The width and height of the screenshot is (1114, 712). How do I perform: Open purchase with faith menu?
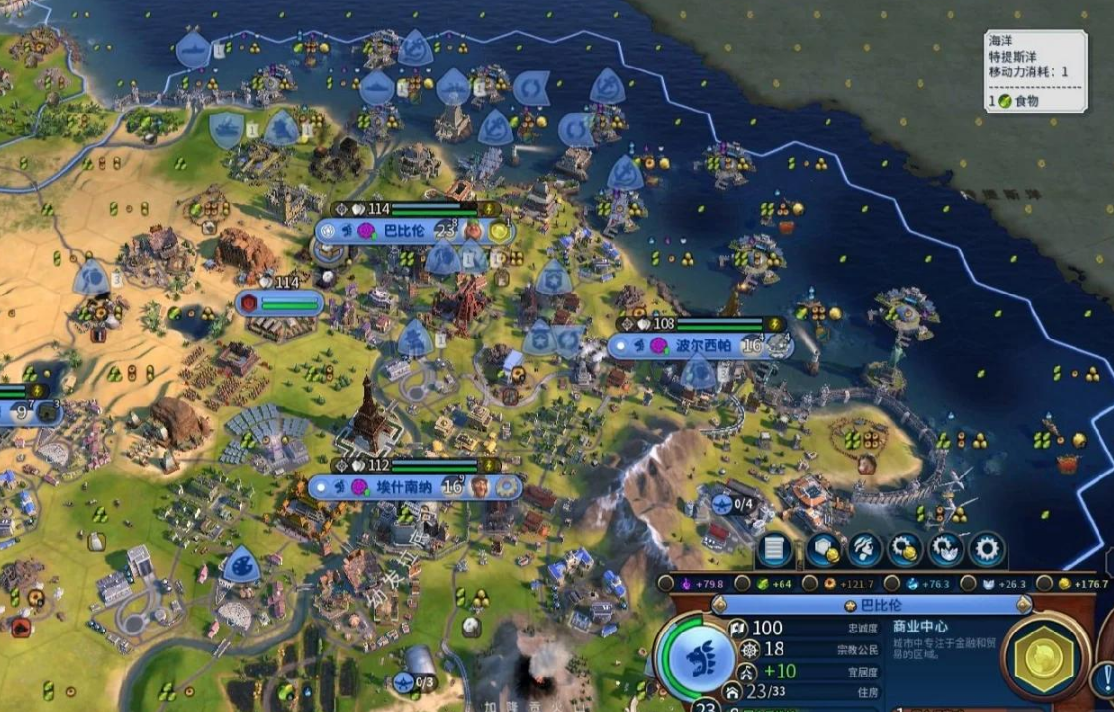[x=945, y=549]
